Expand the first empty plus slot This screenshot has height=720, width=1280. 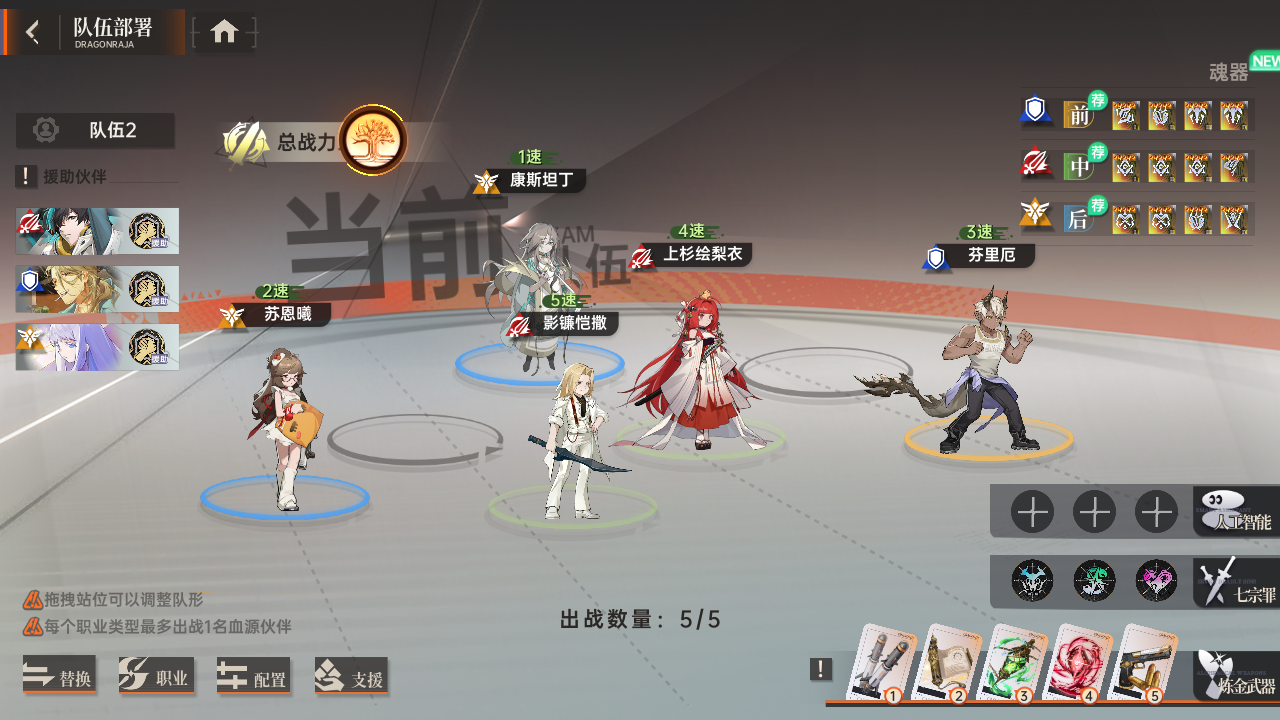[1031, 511]
